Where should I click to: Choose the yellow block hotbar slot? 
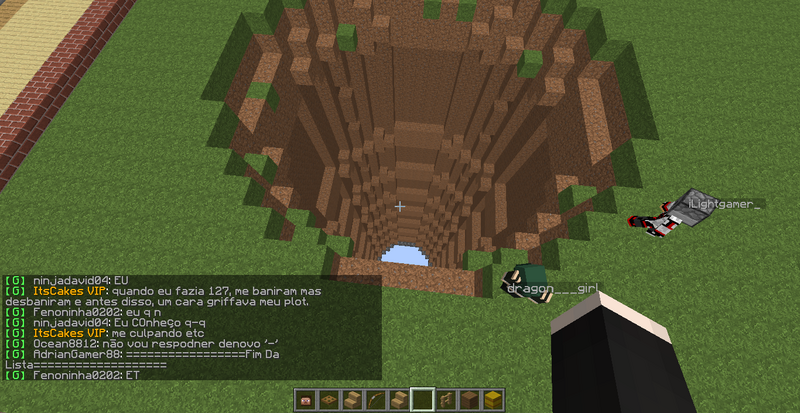[x=493, y=400]
